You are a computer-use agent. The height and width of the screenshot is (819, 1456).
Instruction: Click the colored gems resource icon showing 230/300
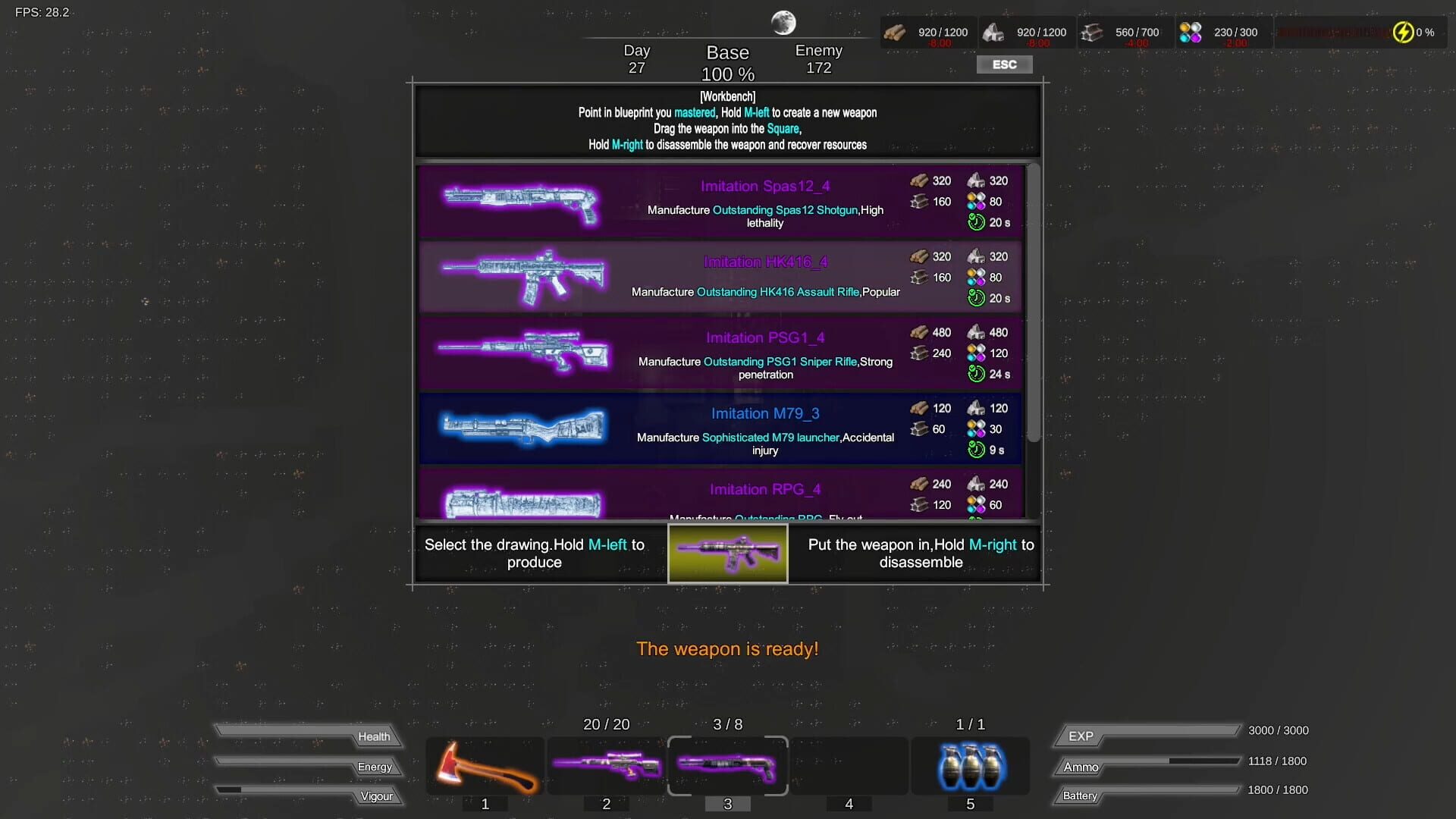[1191, 31]
